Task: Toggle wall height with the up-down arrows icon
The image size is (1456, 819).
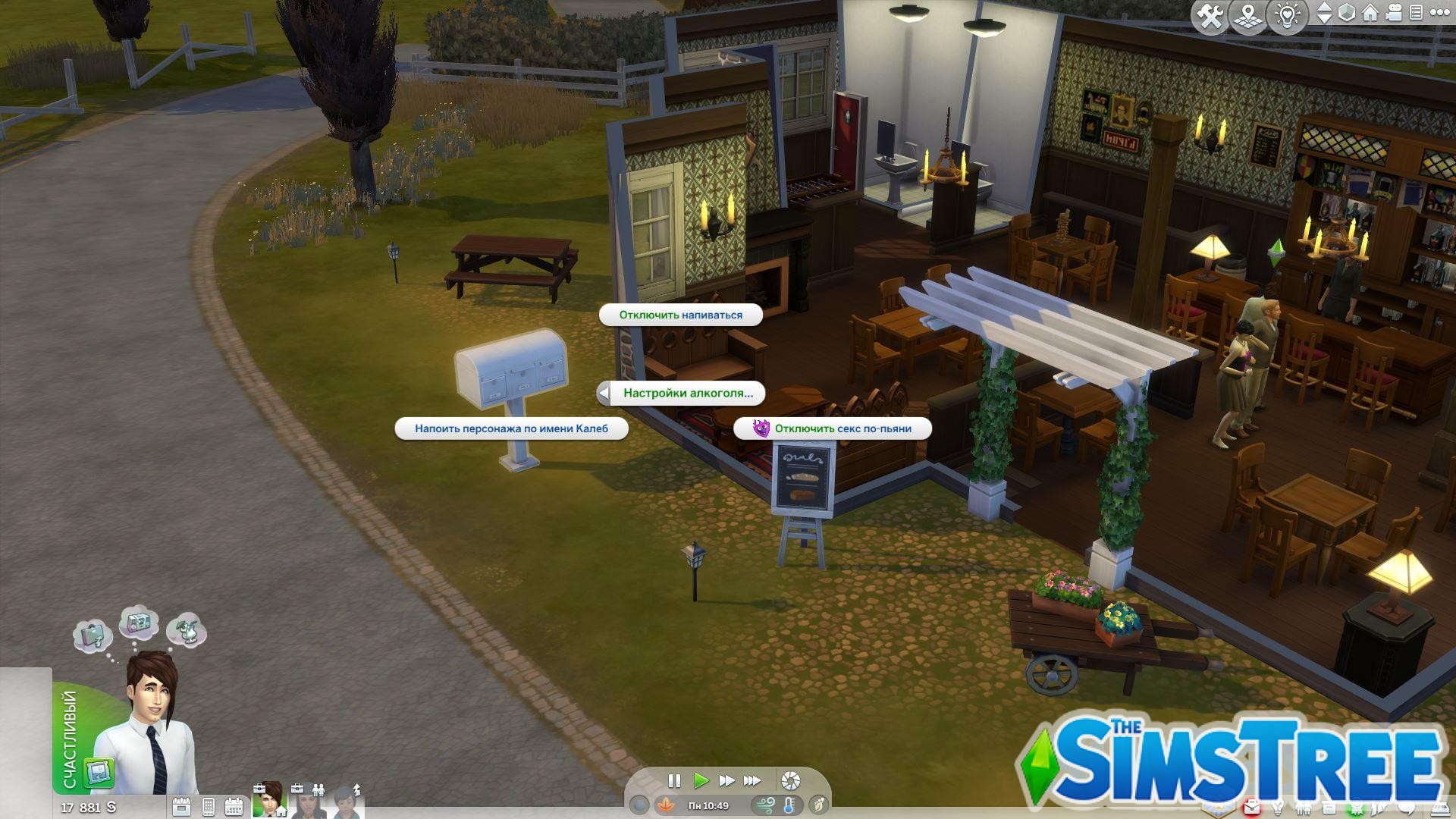Action: [1324, 12]
